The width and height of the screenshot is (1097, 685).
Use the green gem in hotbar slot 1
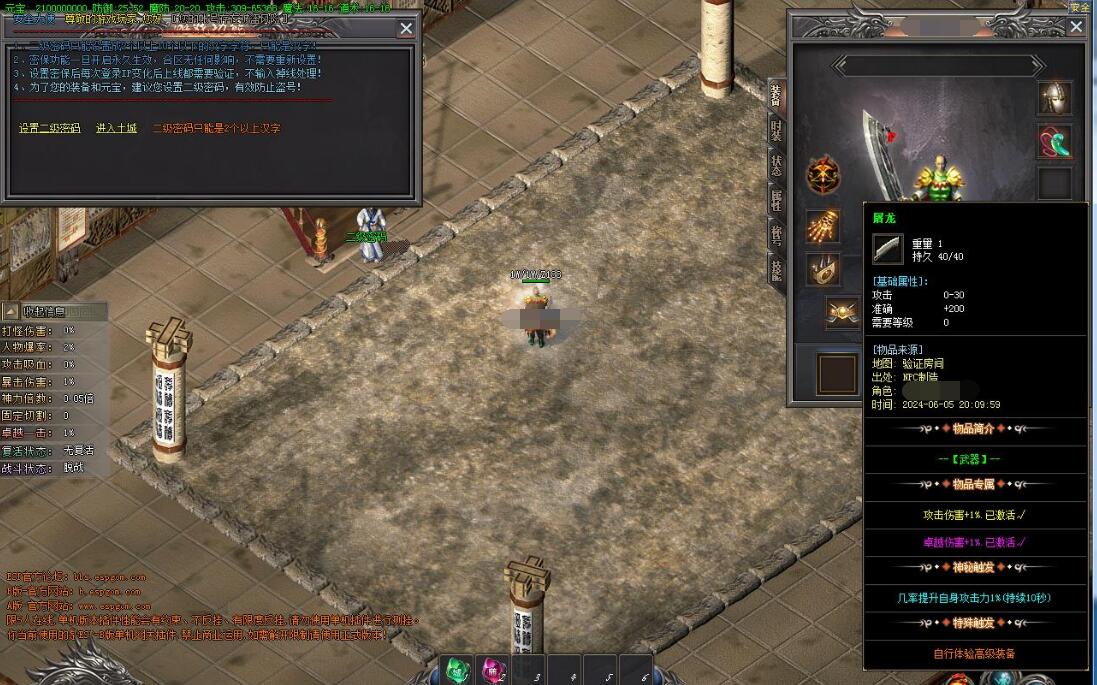457,670
